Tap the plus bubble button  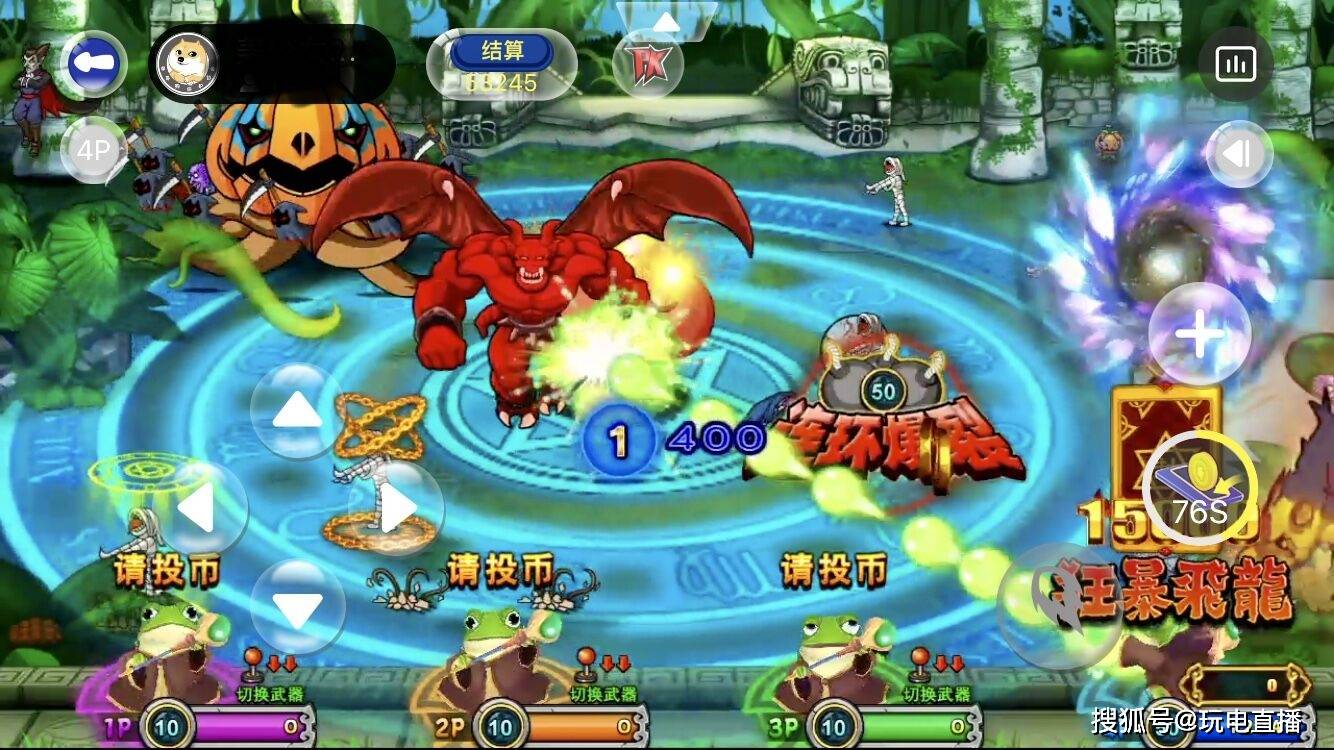tap(1199, 334)
